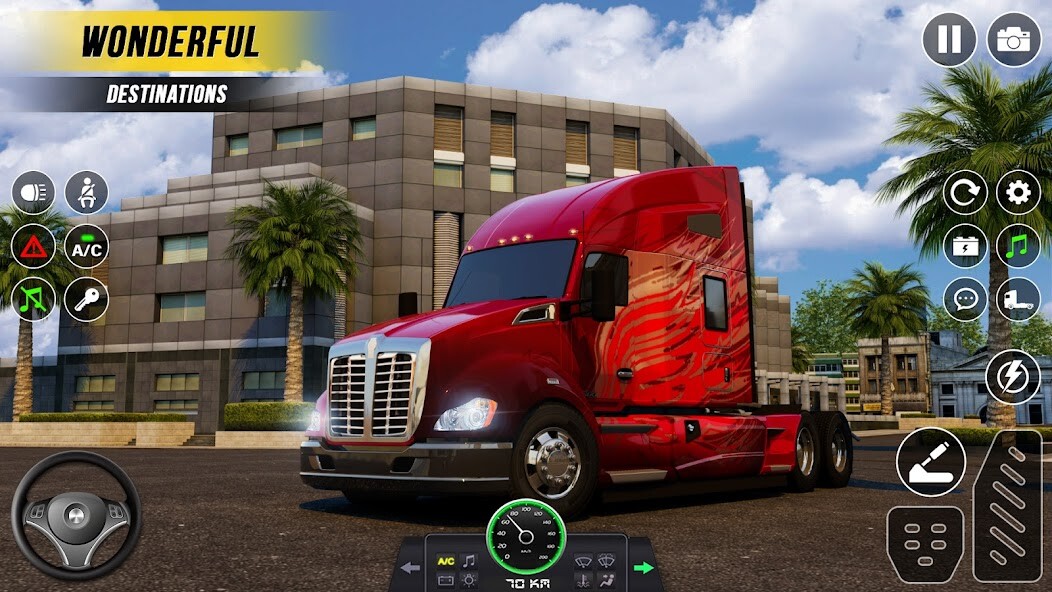The image size is (1052, 592).
Task: Activate the red hazard warning lights
Action: 33,246
